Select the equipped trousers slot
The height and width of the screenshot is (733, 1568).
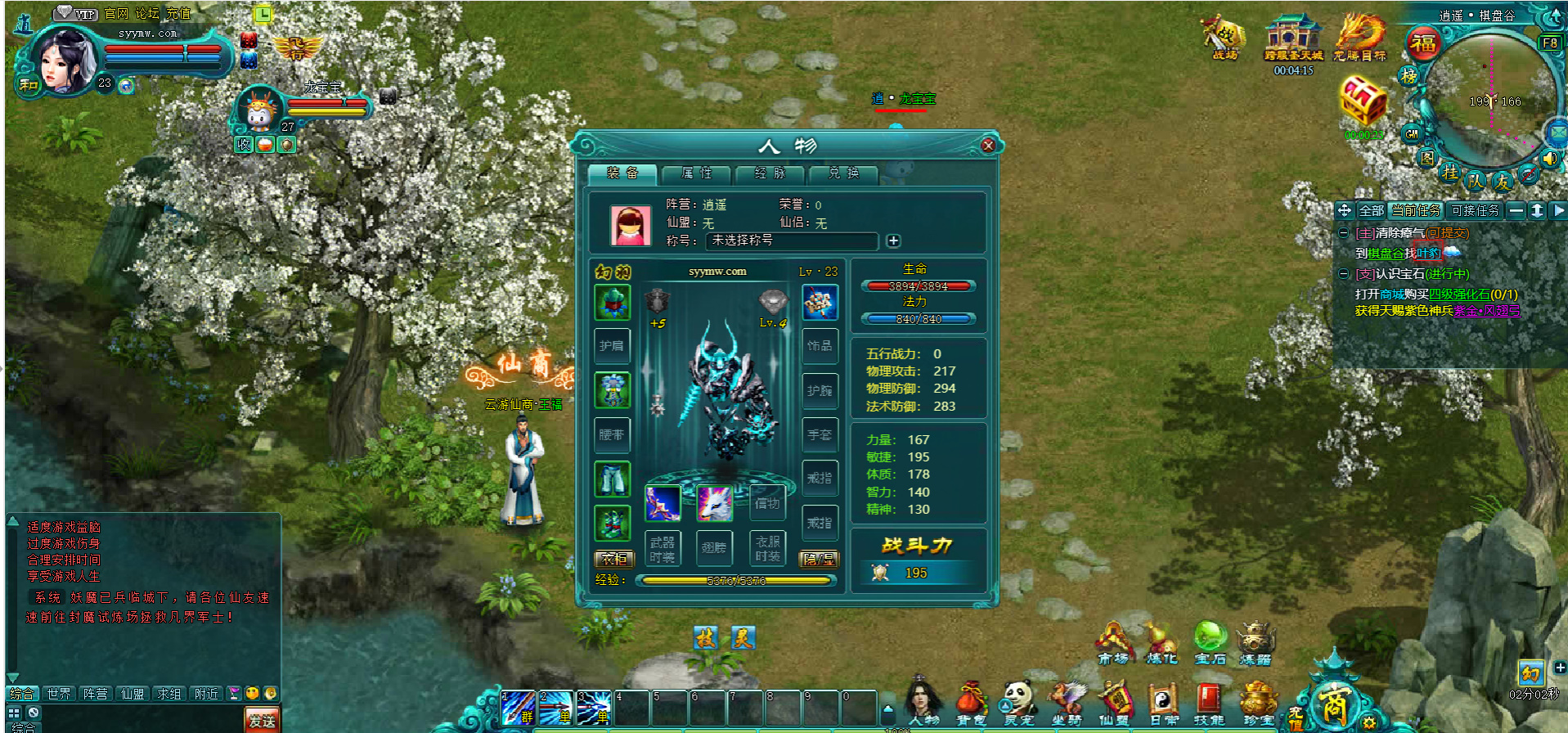(612, 479)
